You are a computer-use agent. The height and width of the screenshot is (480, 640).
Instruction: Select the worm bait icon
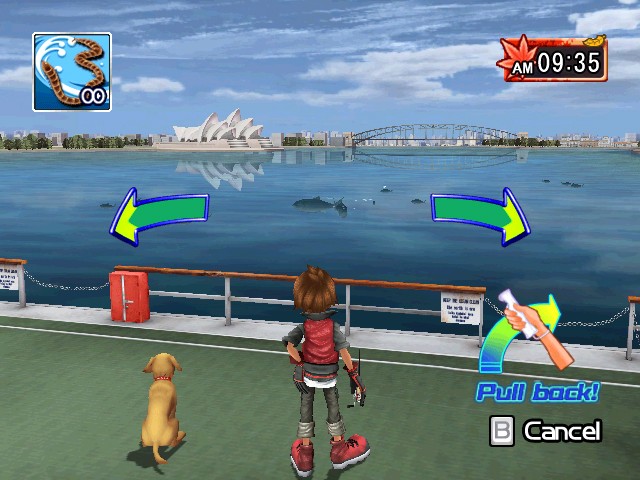(71, 71)
